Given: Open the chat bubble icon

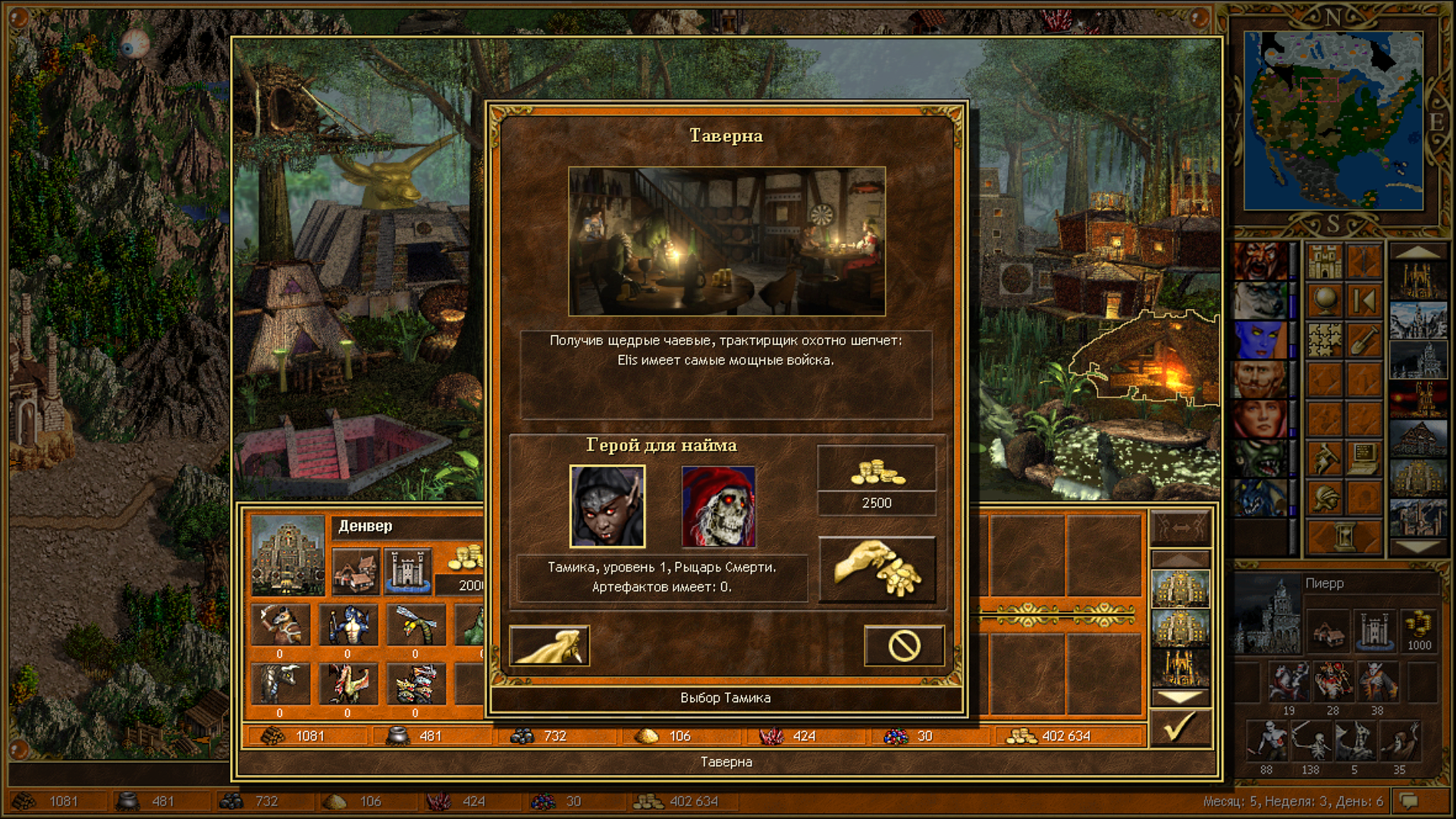Looking at the screenshot, I should 1409,801.
